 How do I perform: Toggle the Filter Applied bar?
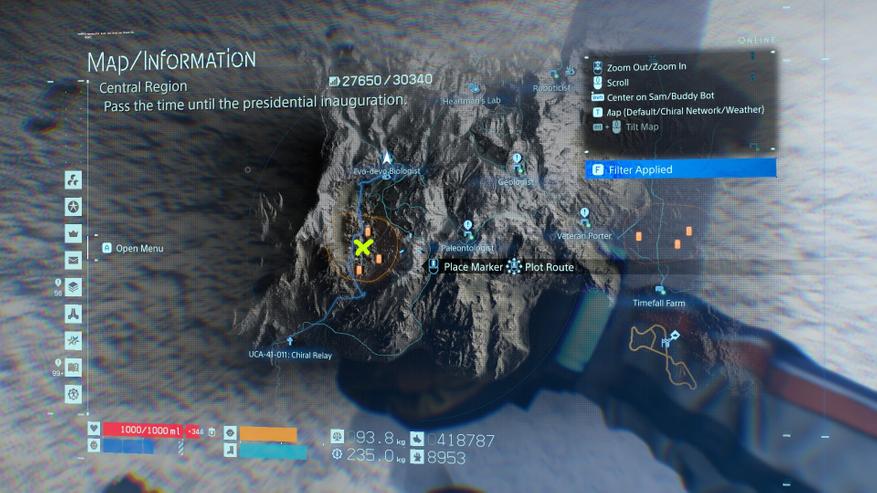click(x=680, y=169)
